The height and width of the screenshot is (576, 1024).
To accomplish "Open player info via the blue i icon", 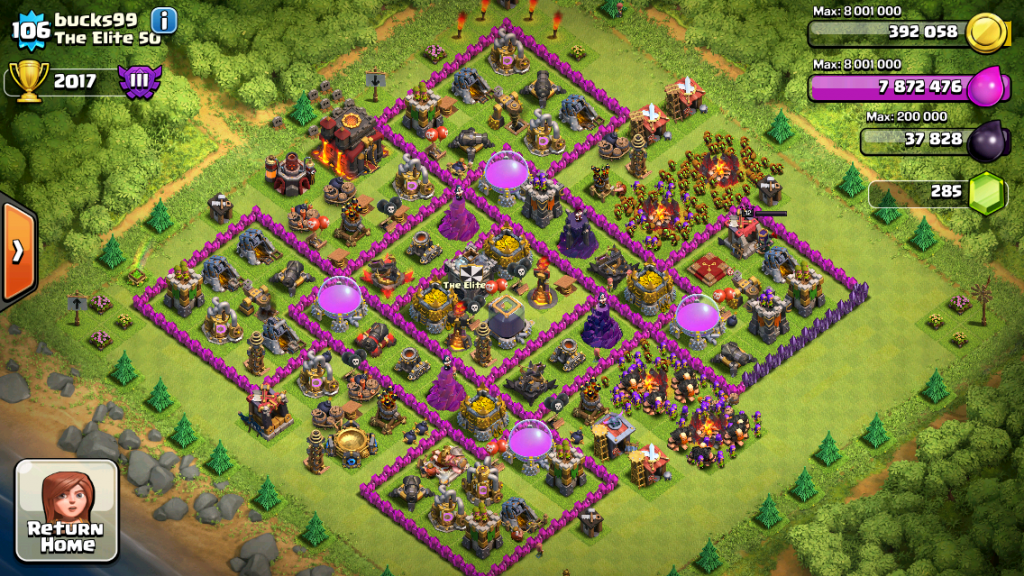I will (x=164, y=19).
